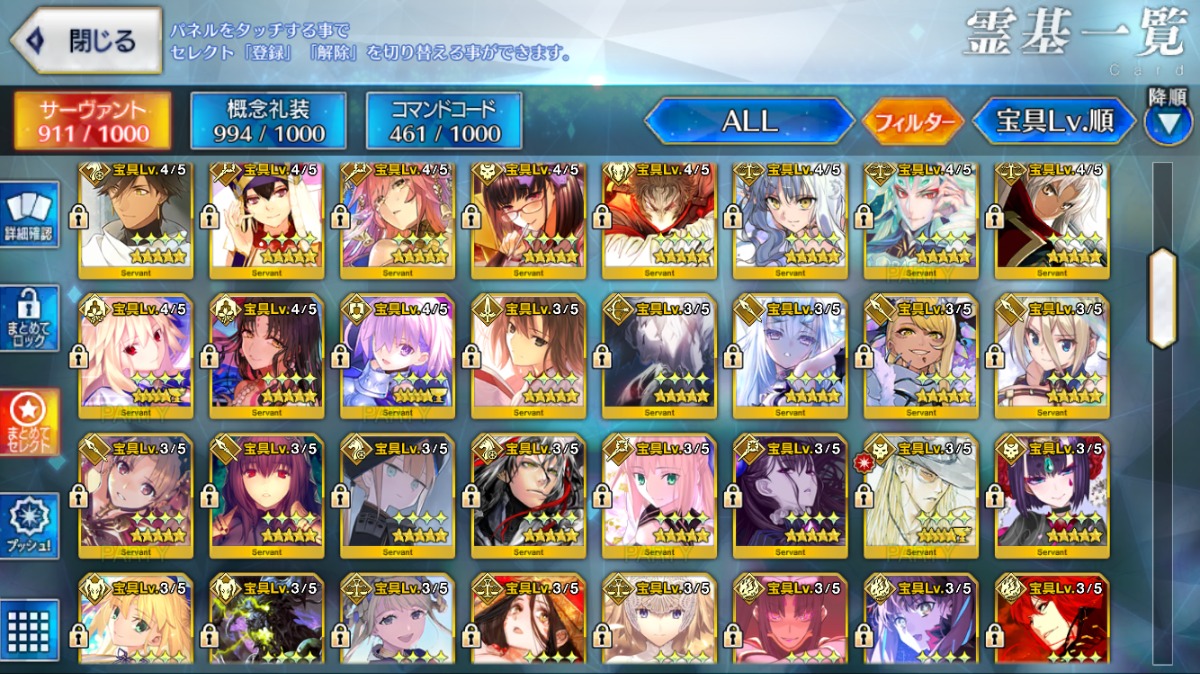Viewport: 1200px width, 674px height.
Task: Select the blonde red-eyed servant card
Action: [135, 356]
